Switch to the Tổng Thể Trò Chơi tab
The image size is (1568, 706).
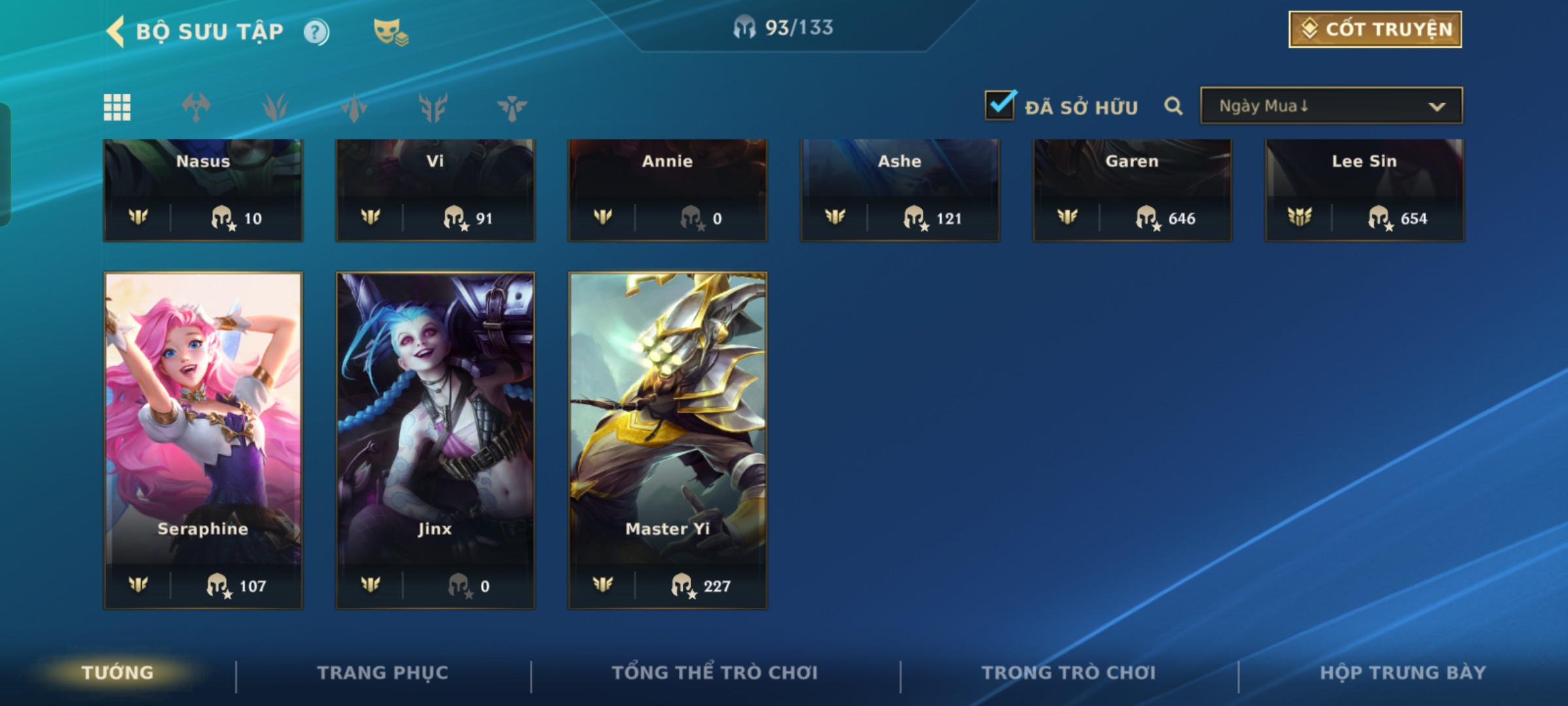tap(715, 673)
